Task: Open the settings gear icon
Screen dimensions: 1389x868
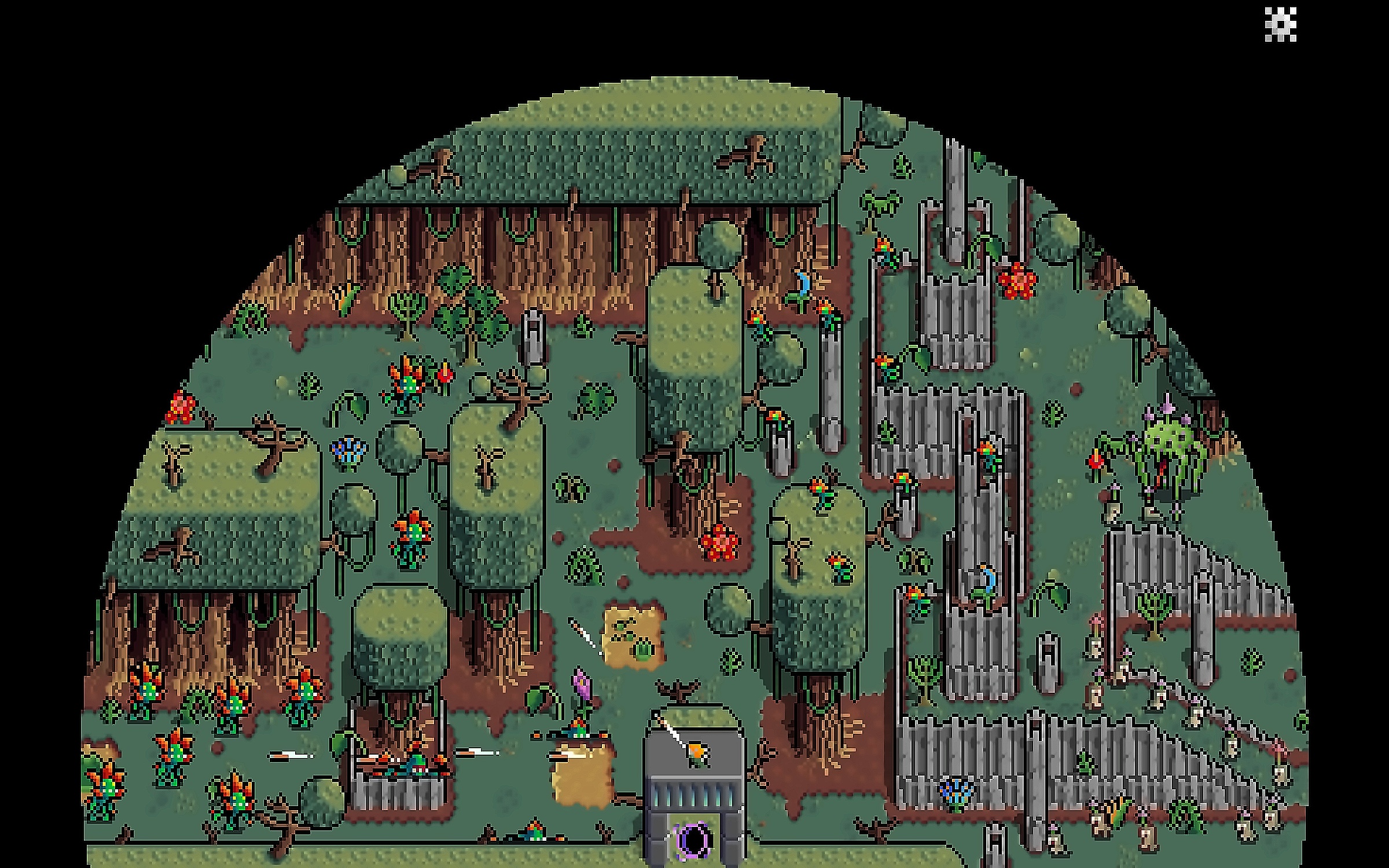Action: pos(1280,25)
